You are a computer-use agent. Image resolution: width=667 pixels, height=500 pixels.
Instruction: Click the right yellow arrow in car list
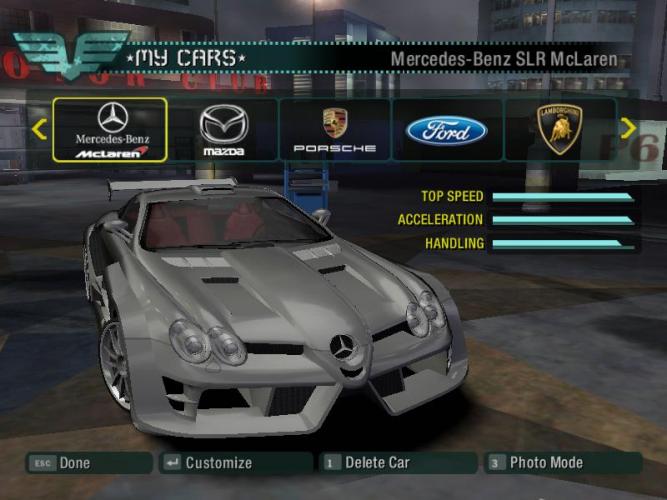click(x=628, y=128)
